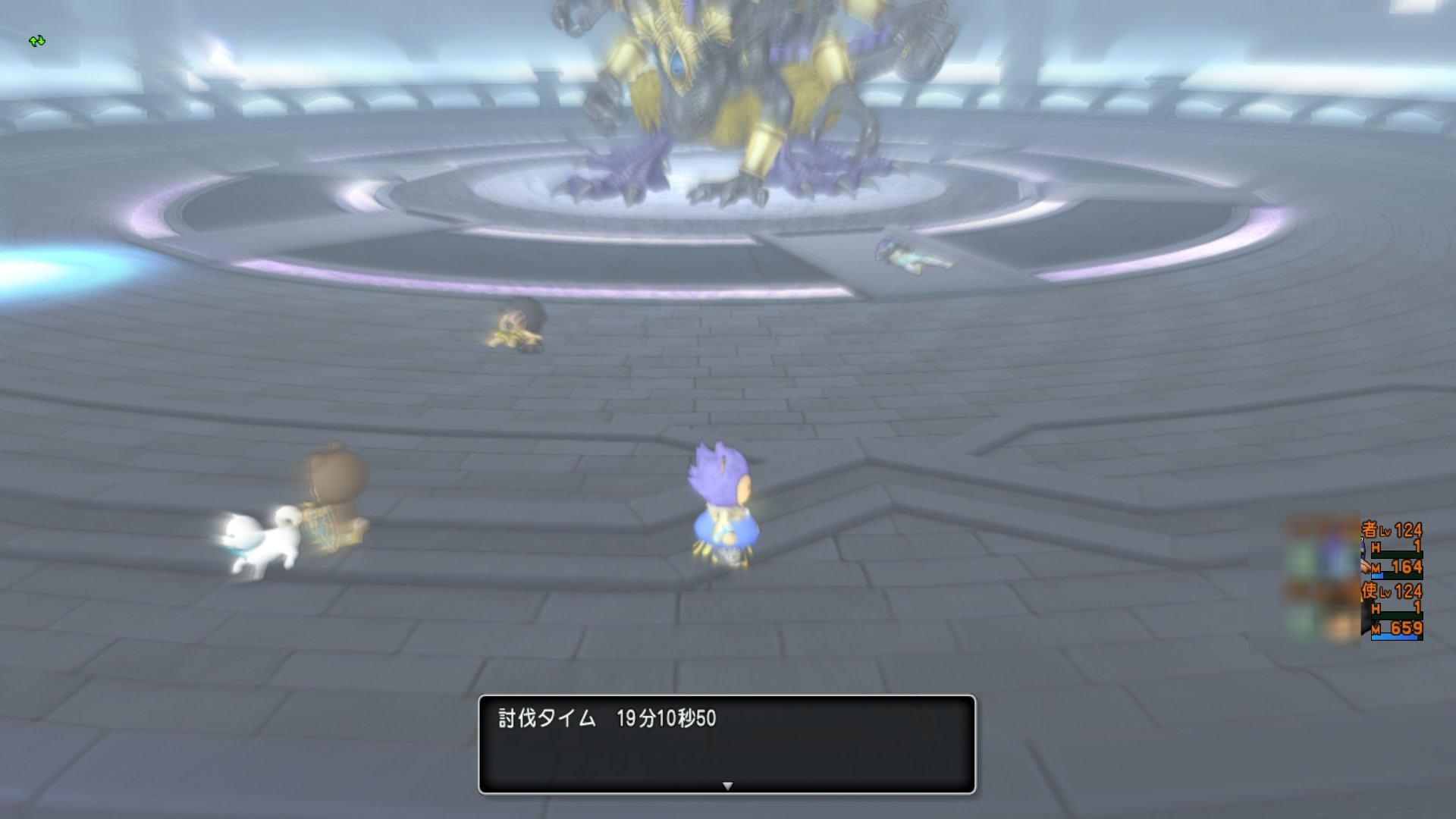The image size is (1456, 819).
Task: Select the 使 Lv 124 party member panel
Action: tap(1392, 611)
